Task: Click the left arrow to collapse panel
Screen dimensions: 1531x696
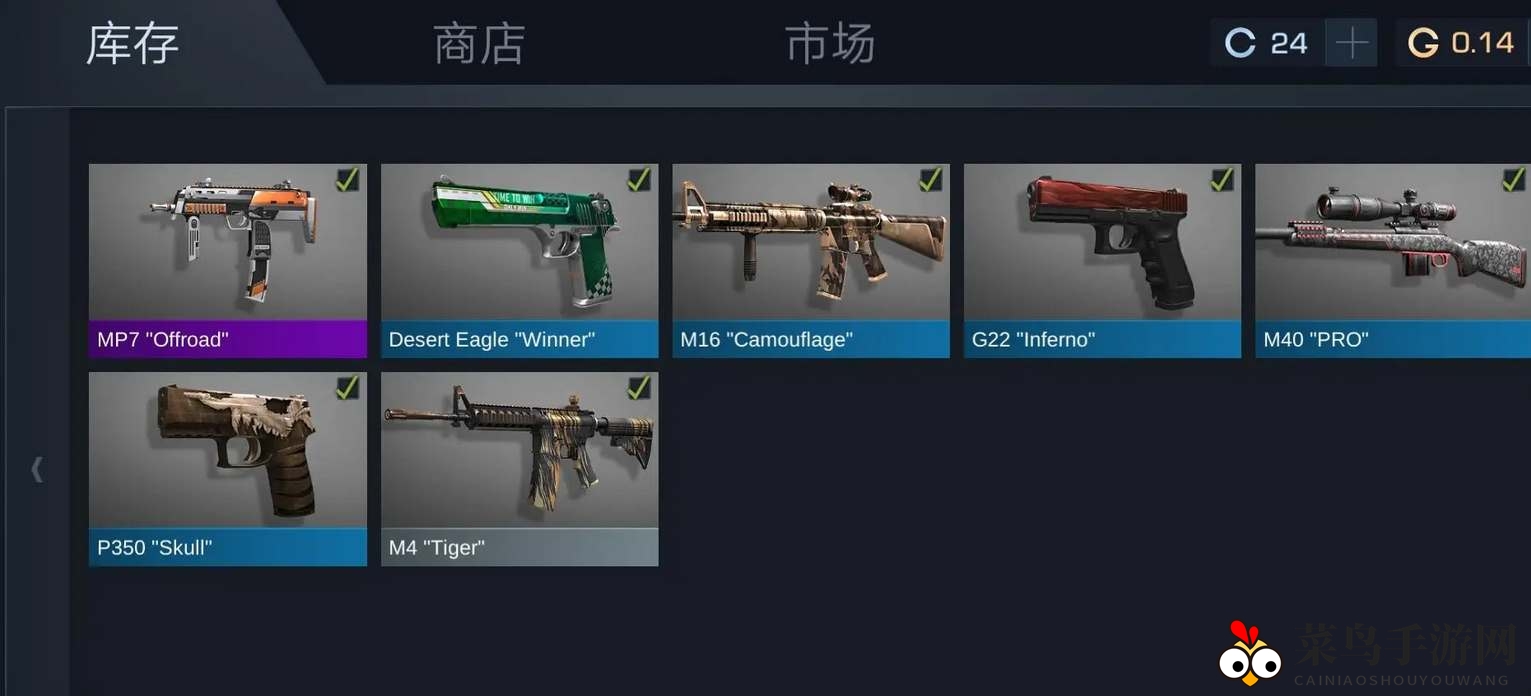Action: tap(37, 468)
